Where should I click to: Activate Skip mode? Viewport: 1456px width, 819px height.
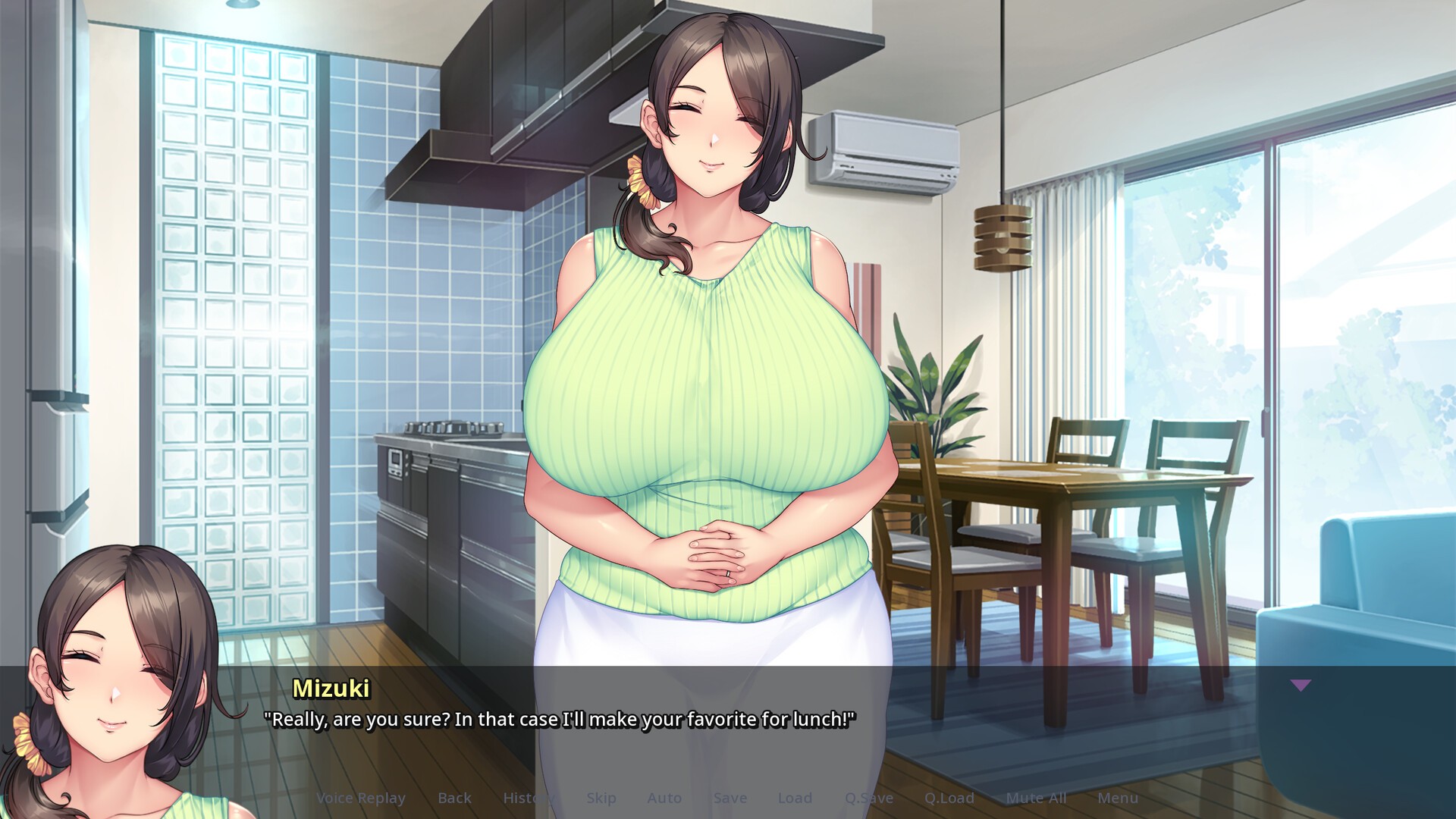pos(601,798)
